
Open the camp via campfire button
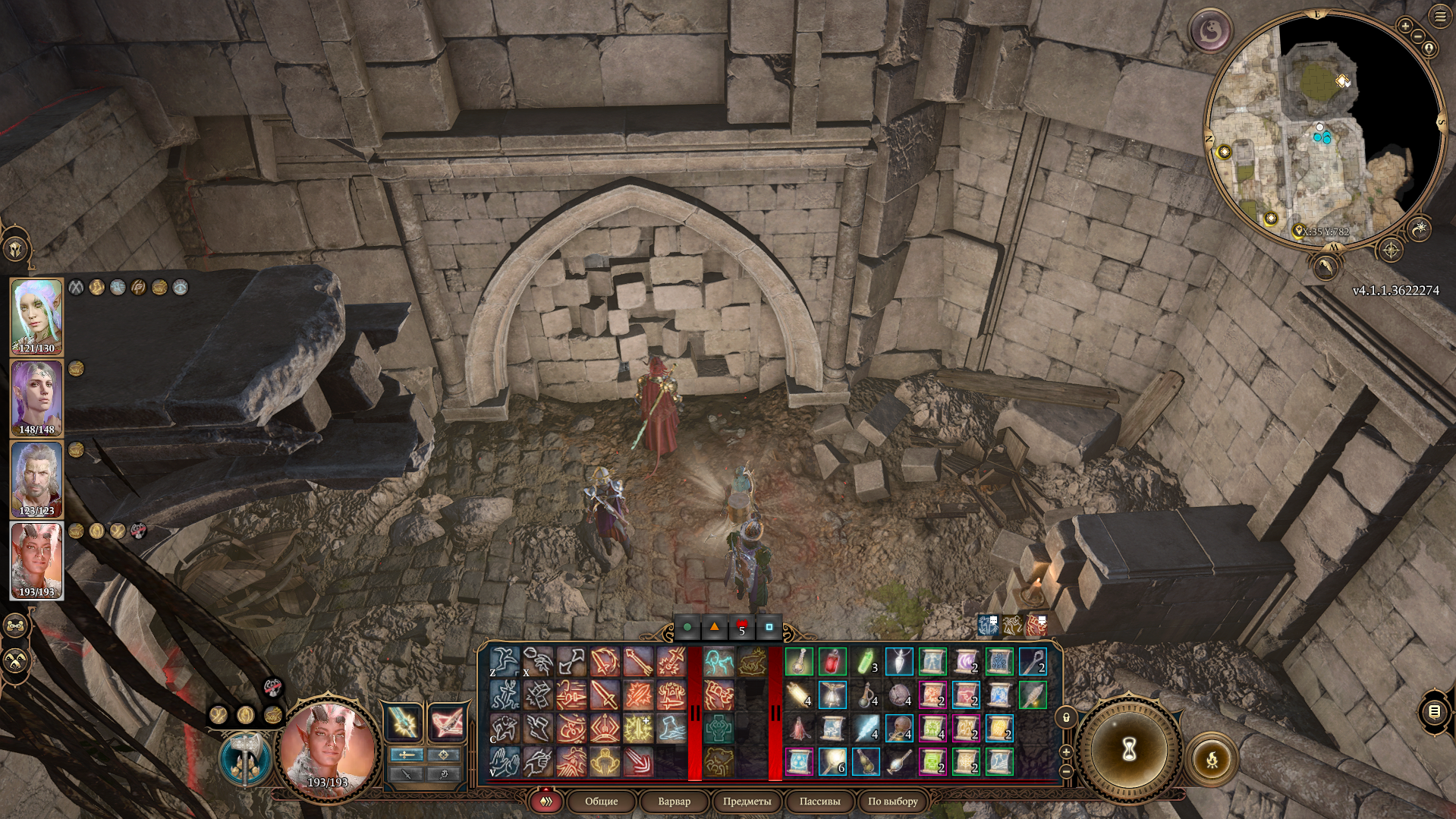pos(1212,758)
